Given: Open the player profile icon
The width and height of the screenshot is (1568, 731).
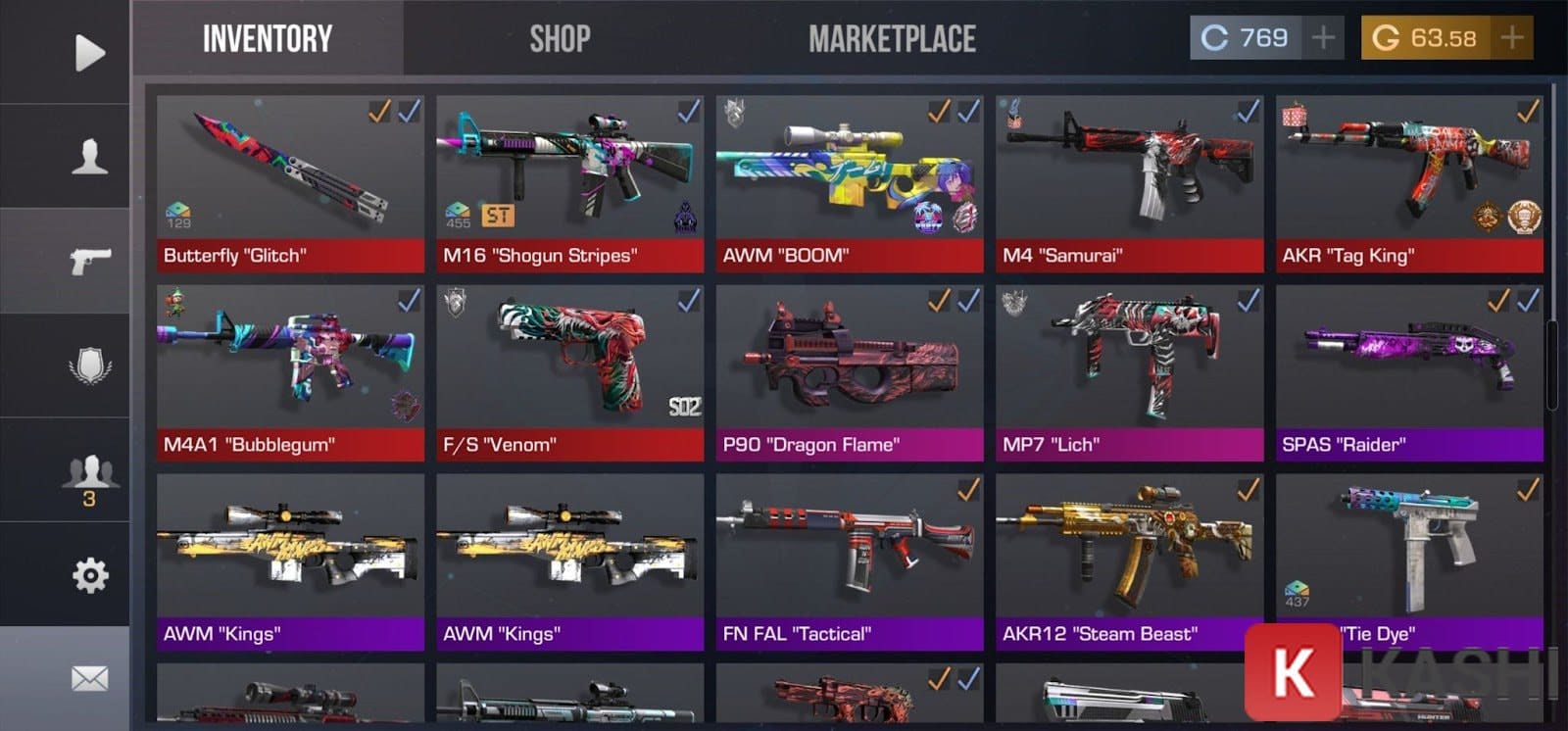Looking at the screenshot, I should 89,157.
